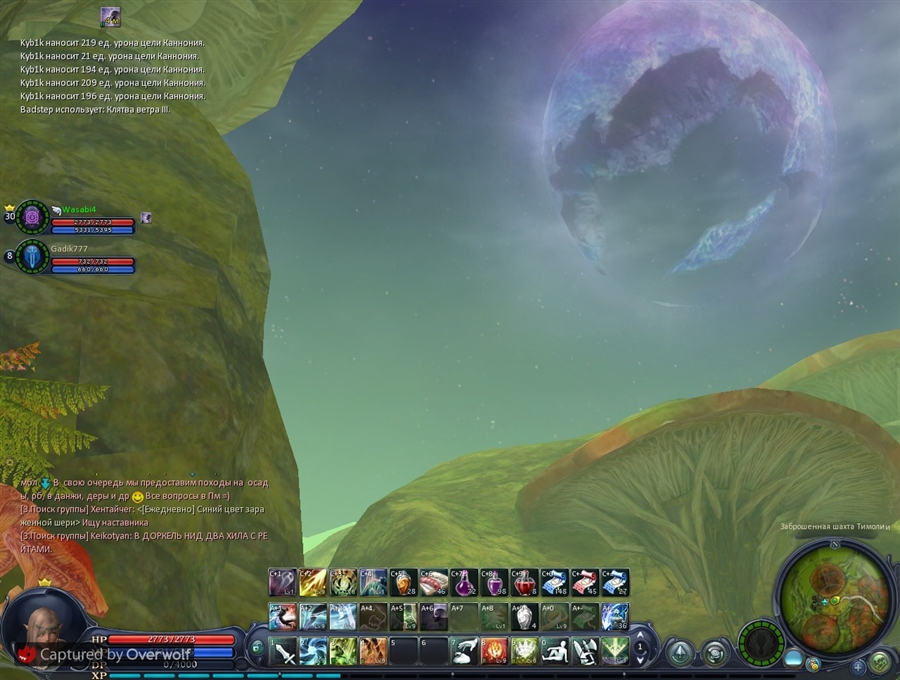The width and height of the screenshot is (900, 680).
Task: Open the circular minimap
Action: [x=833, y=599]
